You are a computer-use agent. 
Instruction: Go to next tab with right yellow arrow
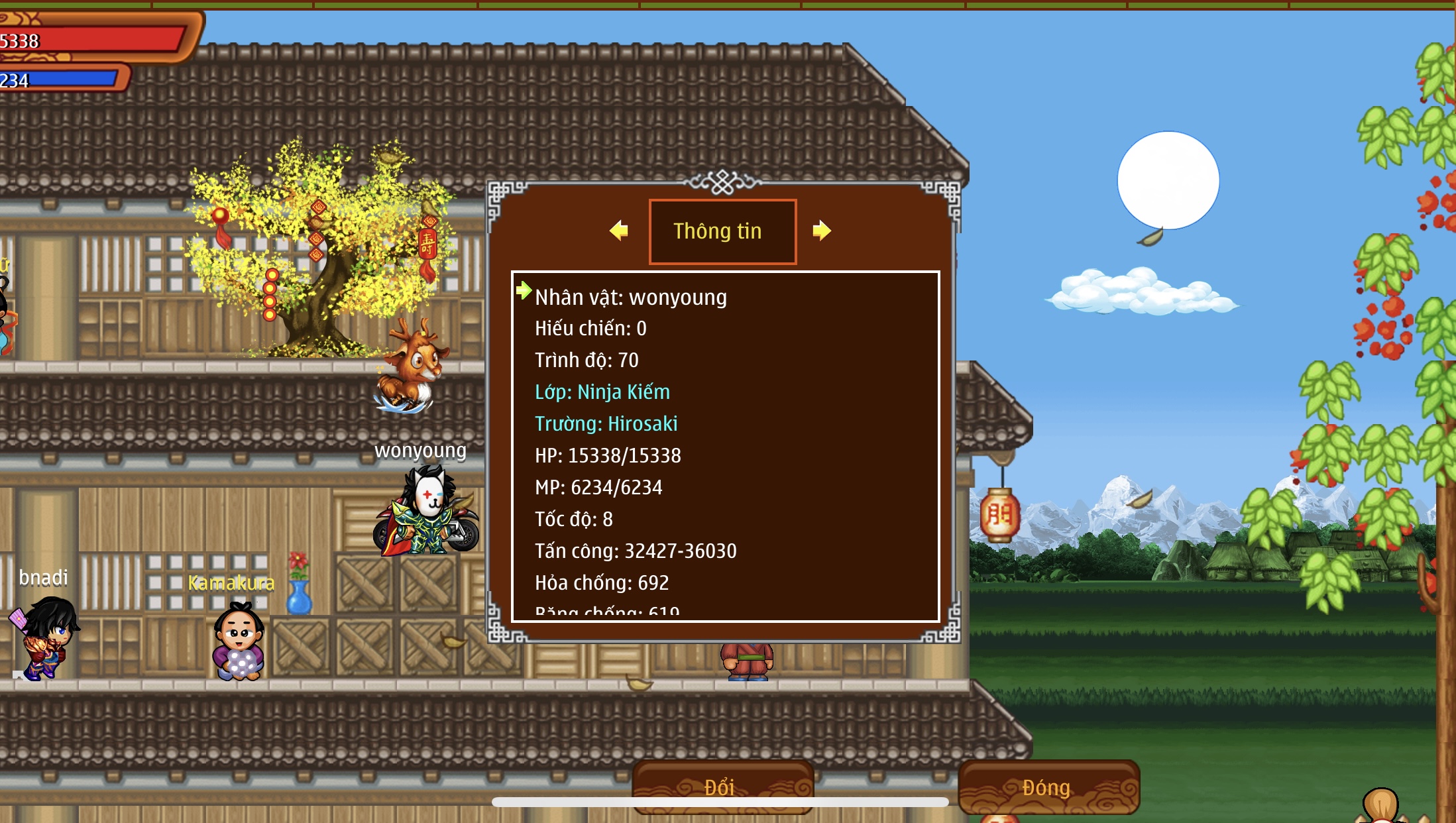point(821,231)
